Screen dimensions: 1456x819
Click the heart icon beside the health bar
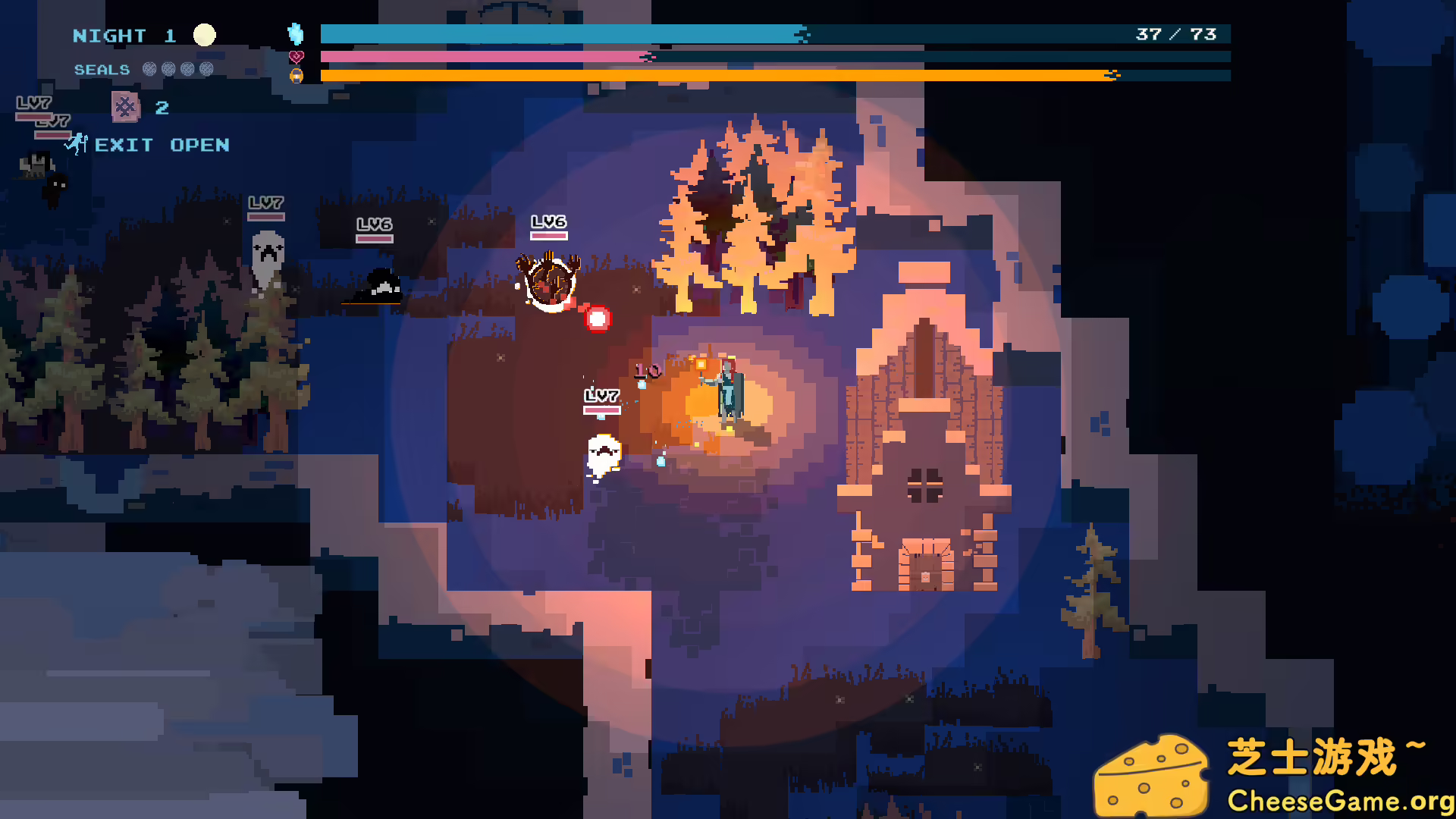point(296,55)
